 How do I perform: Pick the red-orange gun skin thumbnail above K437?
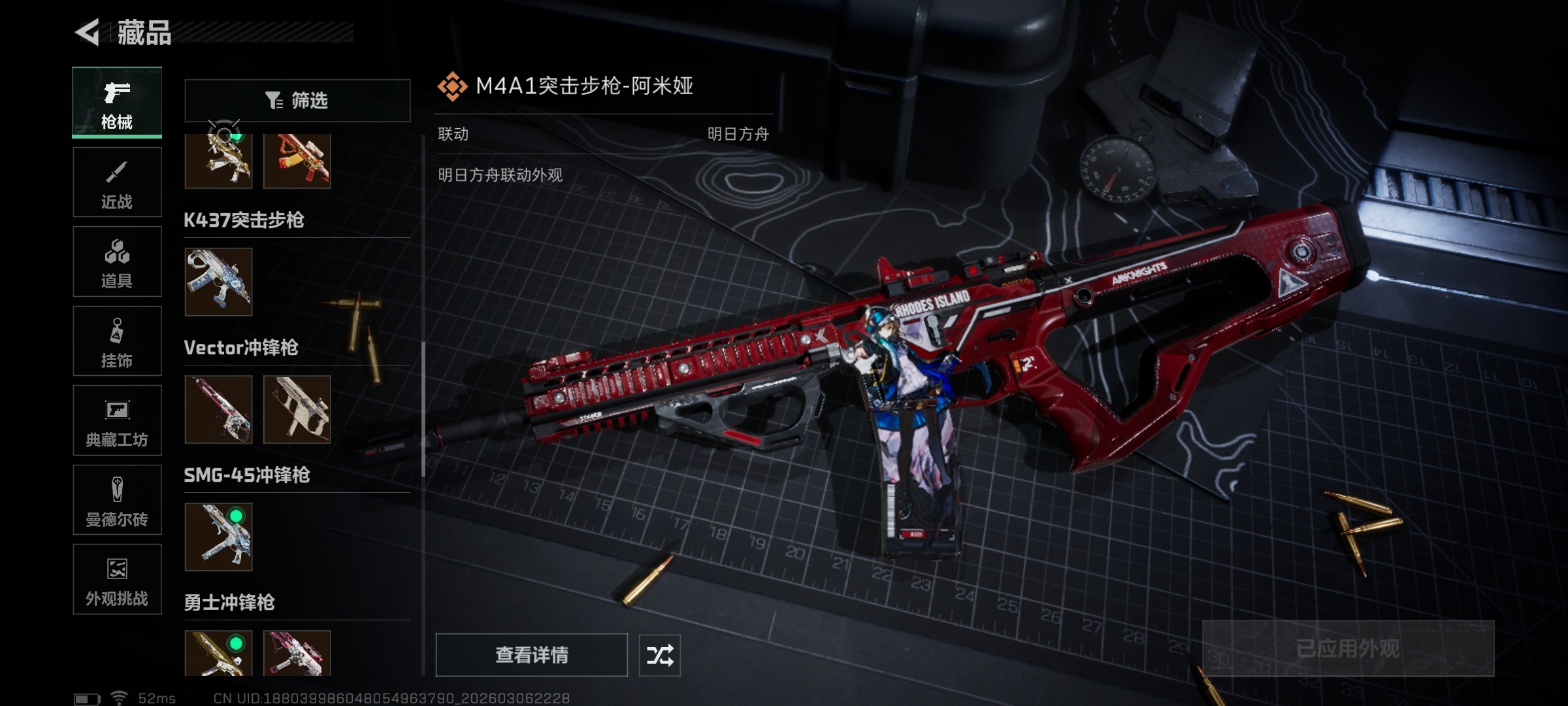click(x=297, y=161)
